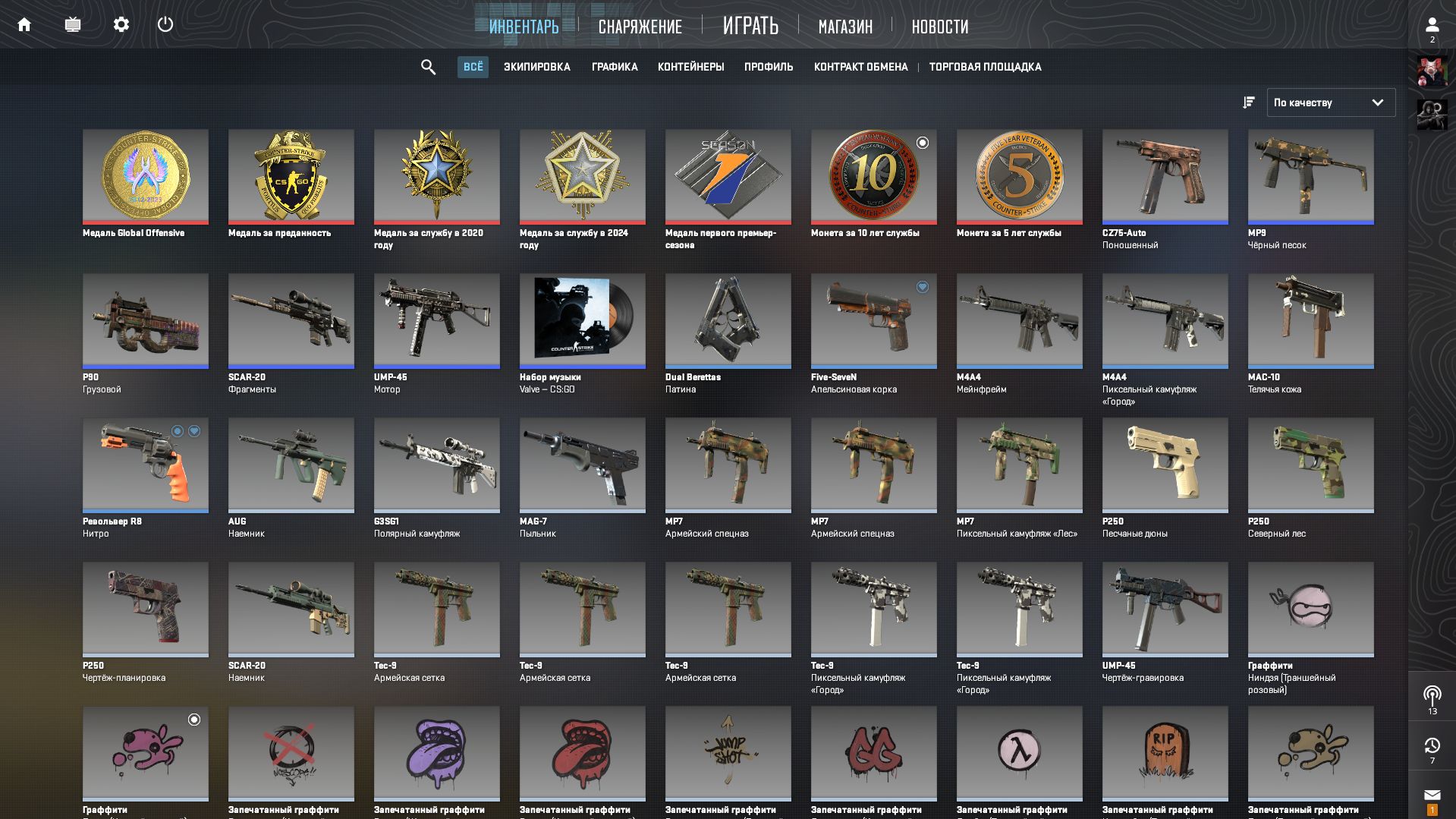
Task: Switch to the ИГРАТЬ play section
Action: [750, 27]
